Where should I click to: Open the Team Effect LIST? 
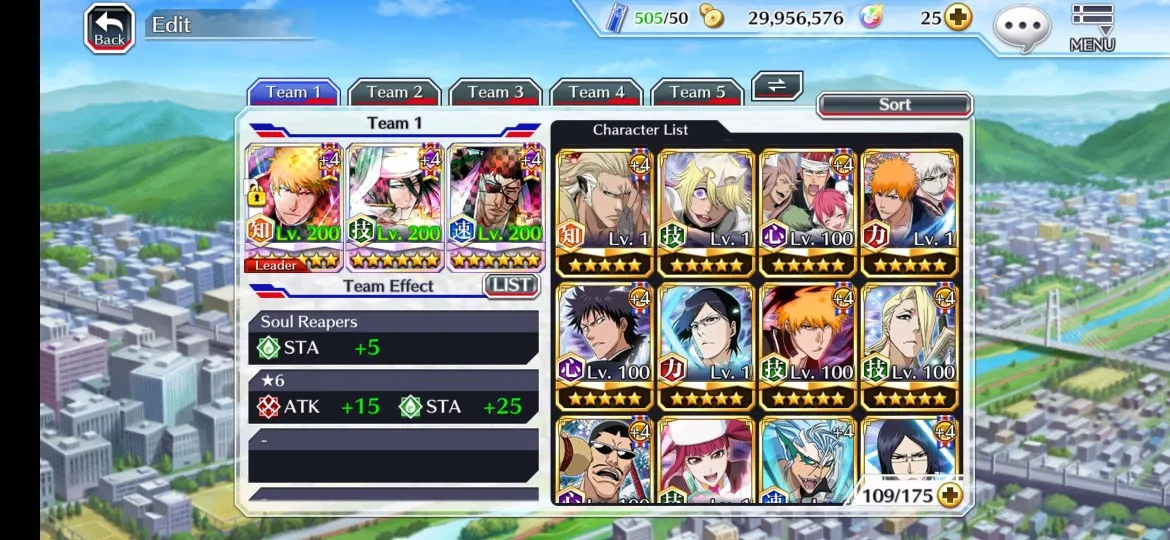click(x=511, y=286)
